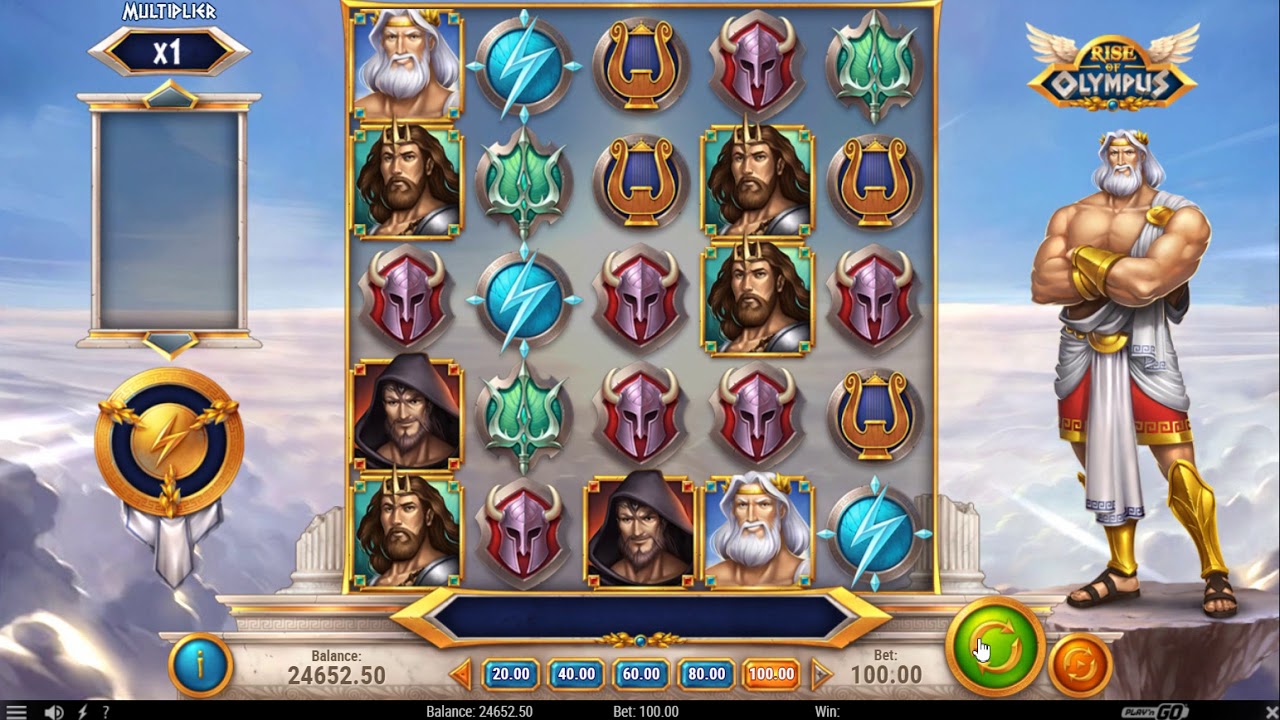Open the hamburger menu in bottom bar

coord(17,712)
